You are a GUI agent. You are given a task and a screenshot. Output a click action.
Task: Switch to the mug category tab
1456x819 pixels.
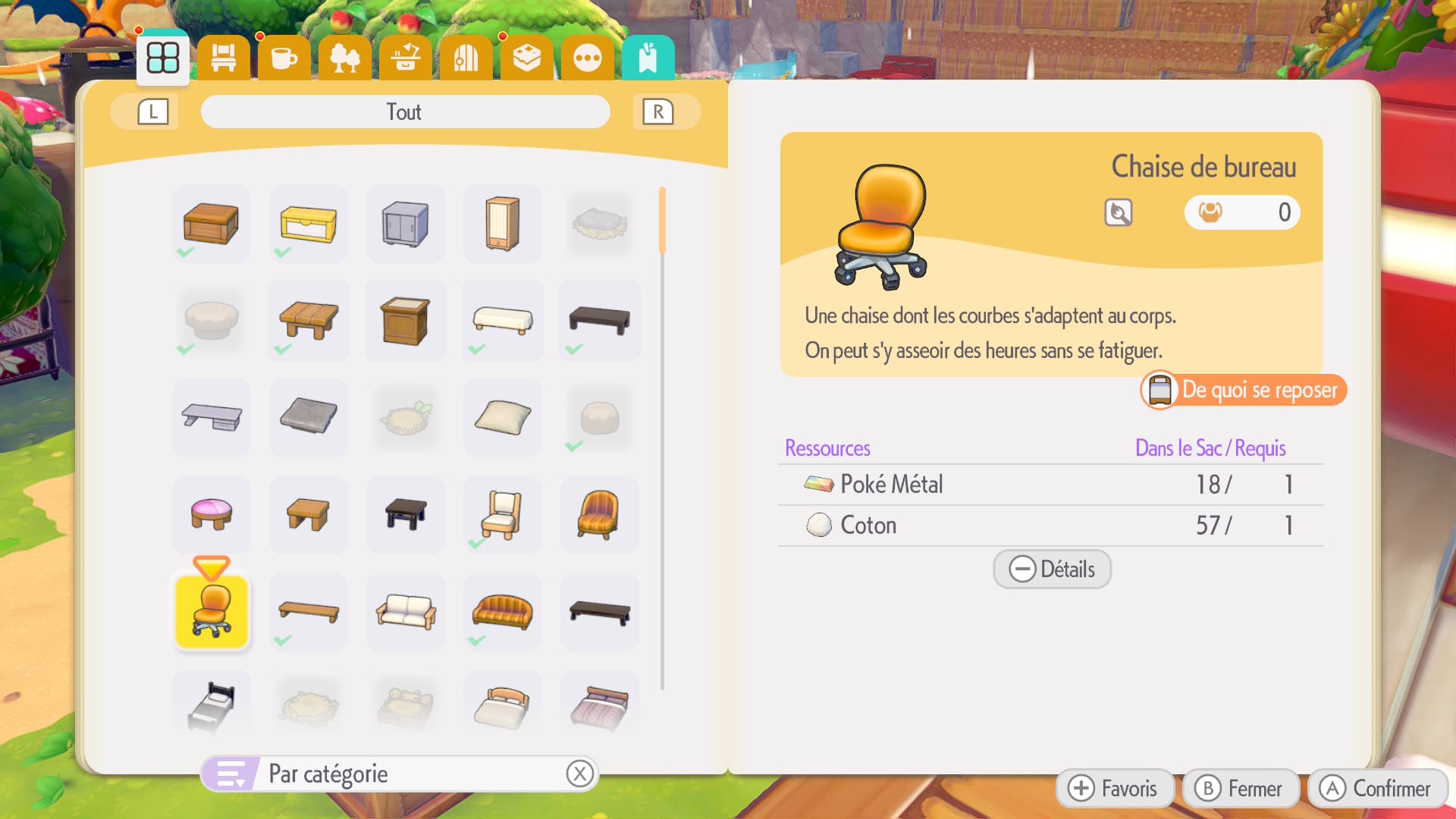coord(284,58)
